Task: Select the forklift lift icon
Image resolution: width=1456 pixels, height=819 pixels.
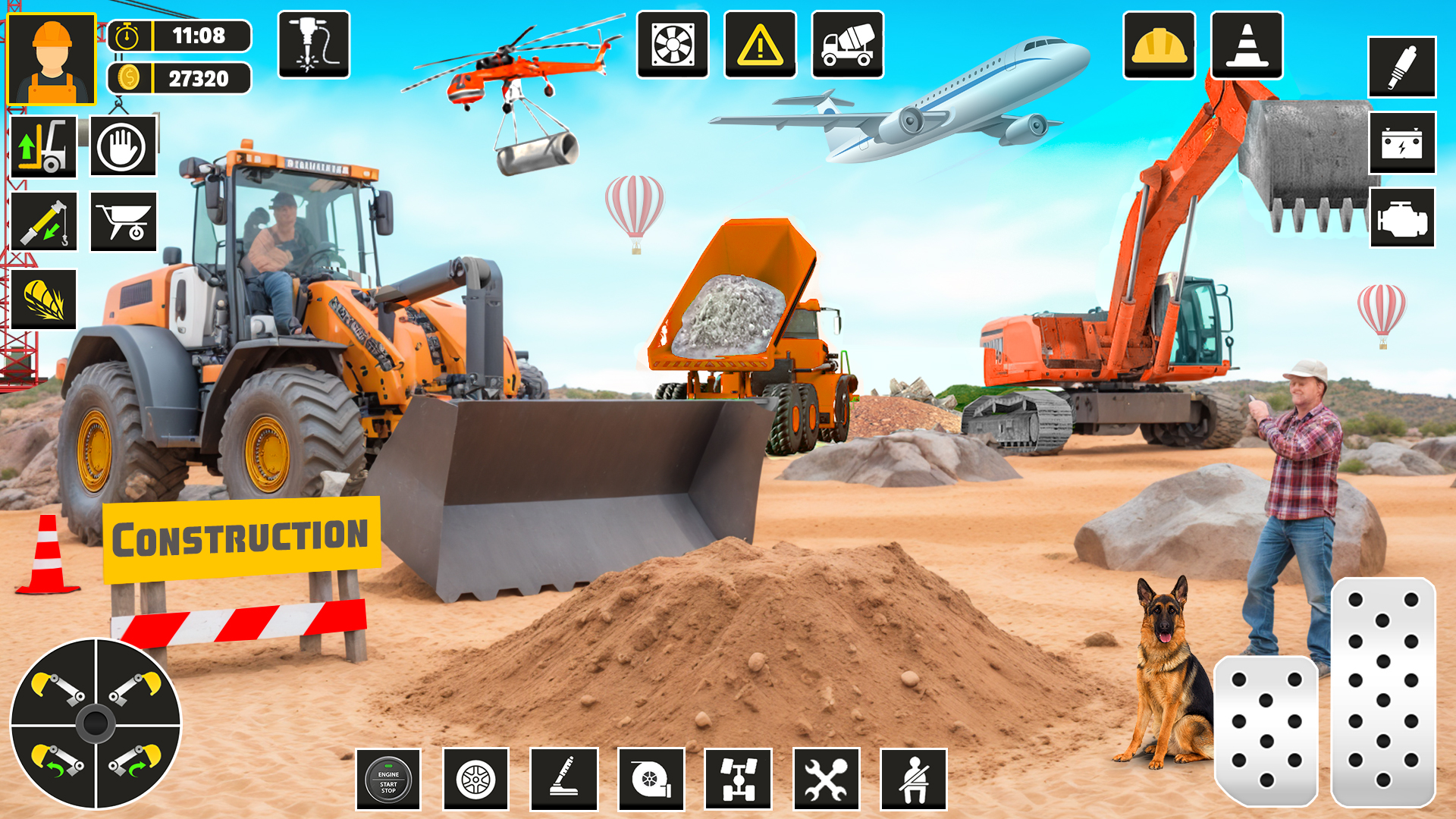Action: tap(43, 146)
